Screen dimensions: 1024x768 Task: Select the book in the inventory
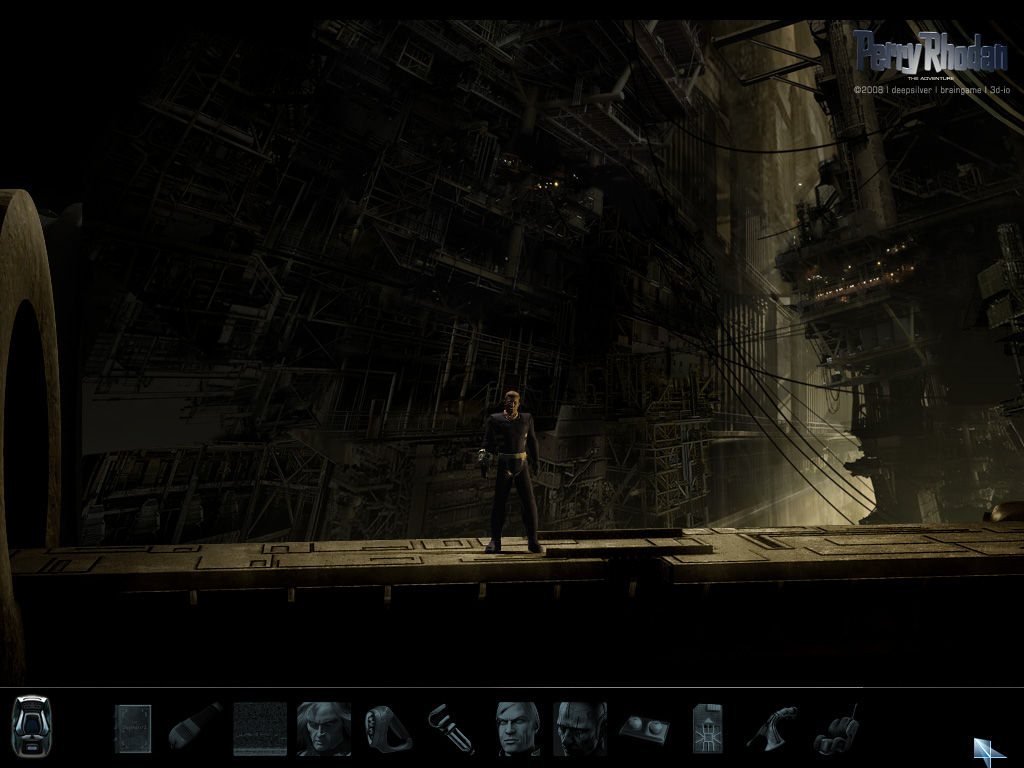(x=132, y=728)
